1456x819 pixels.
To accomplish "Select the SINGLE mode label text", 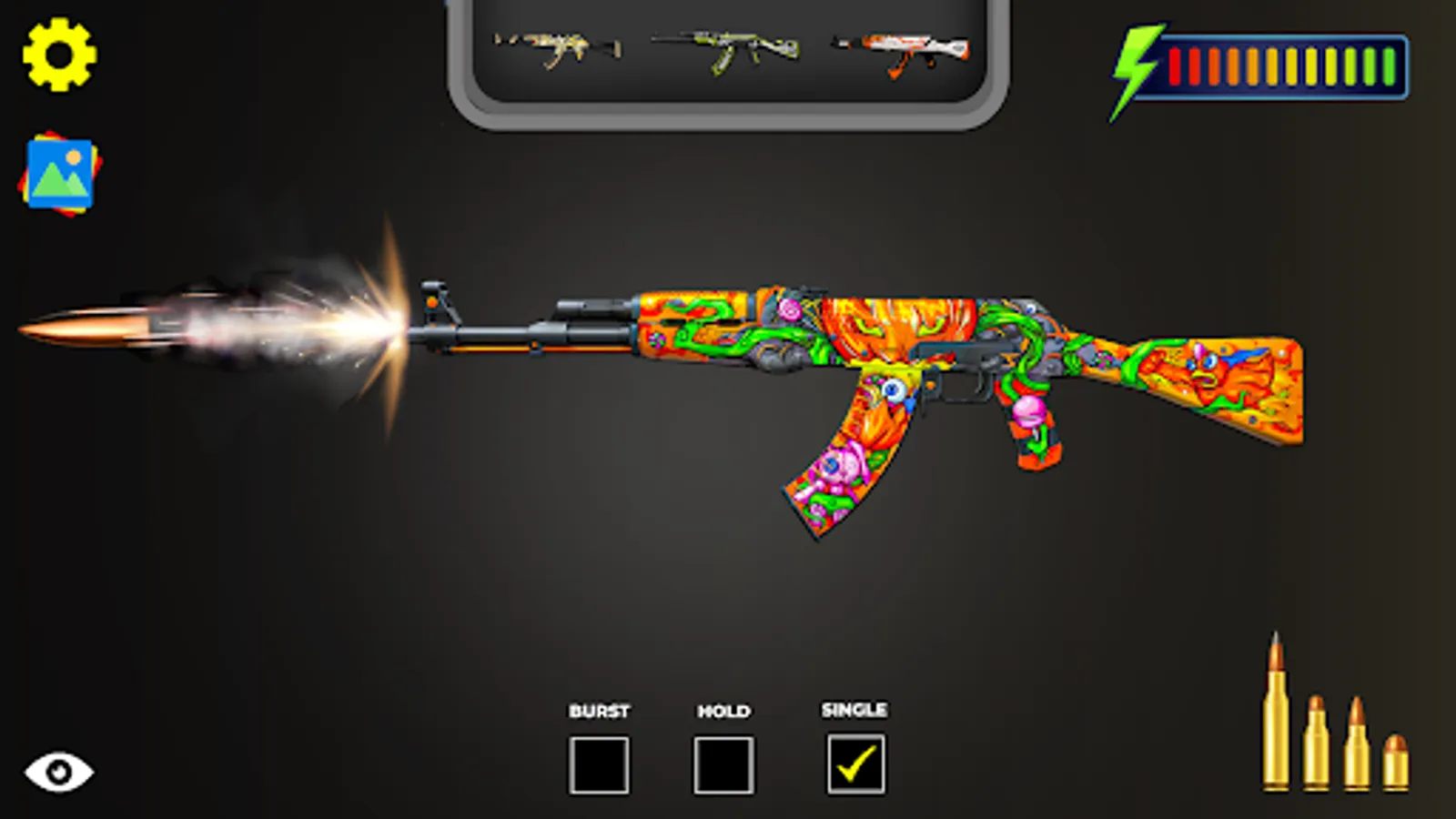I will pyautogui.click(x=854, y=711).
